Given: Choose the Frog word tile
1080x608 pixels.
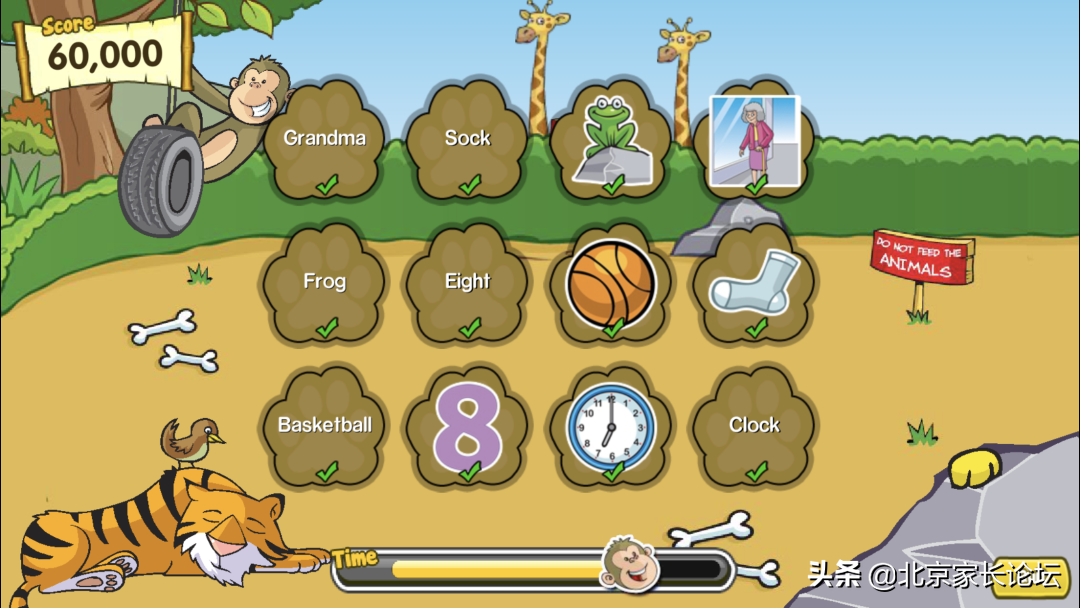Looking at the screenshot, I should tap(325, 285).
